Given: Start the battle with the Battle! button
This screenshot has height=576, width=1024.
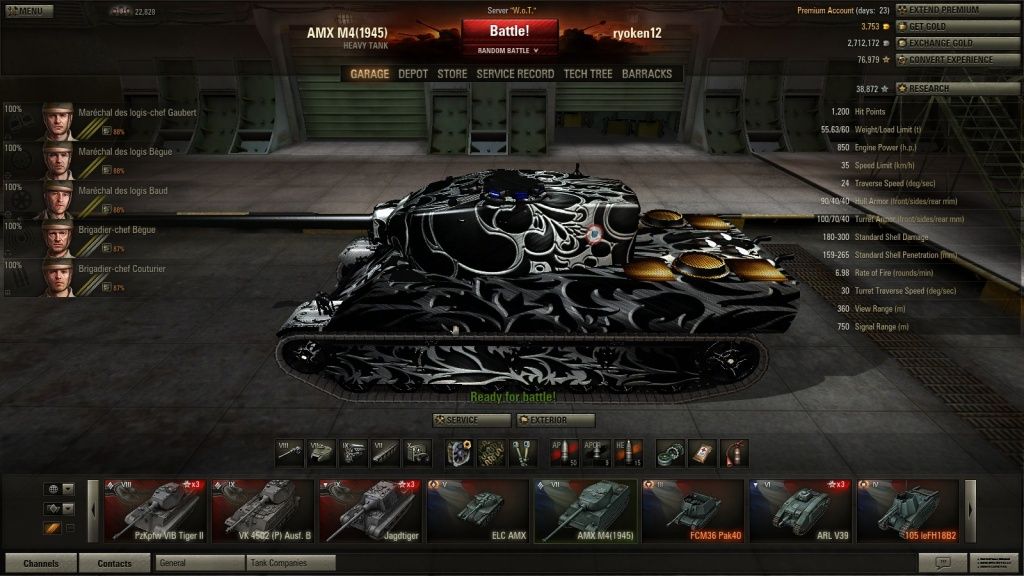Looking at the screenshot, I should click(509, 31).
